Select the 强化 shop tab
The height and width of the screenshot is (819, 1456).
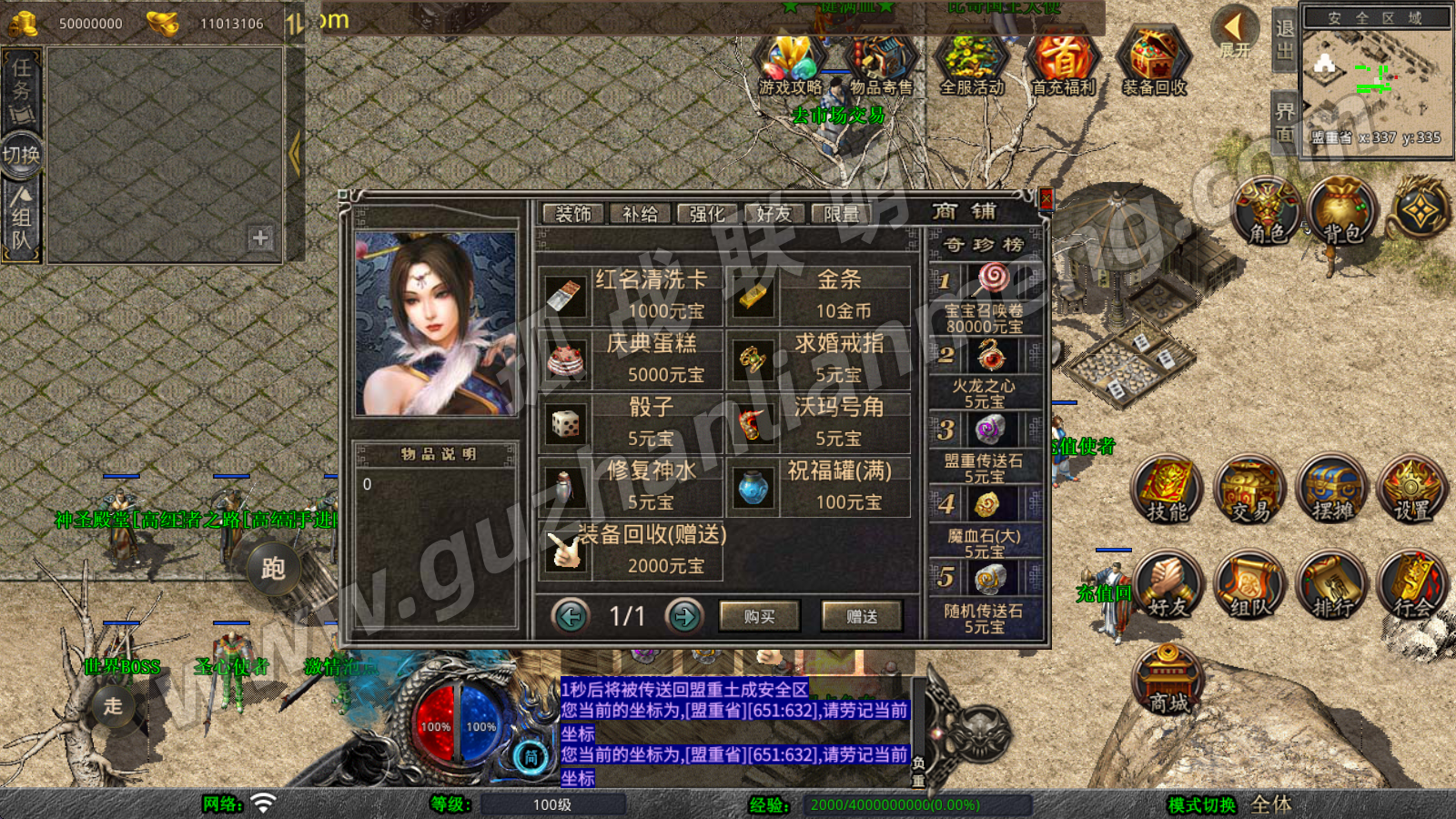[707, 214]
